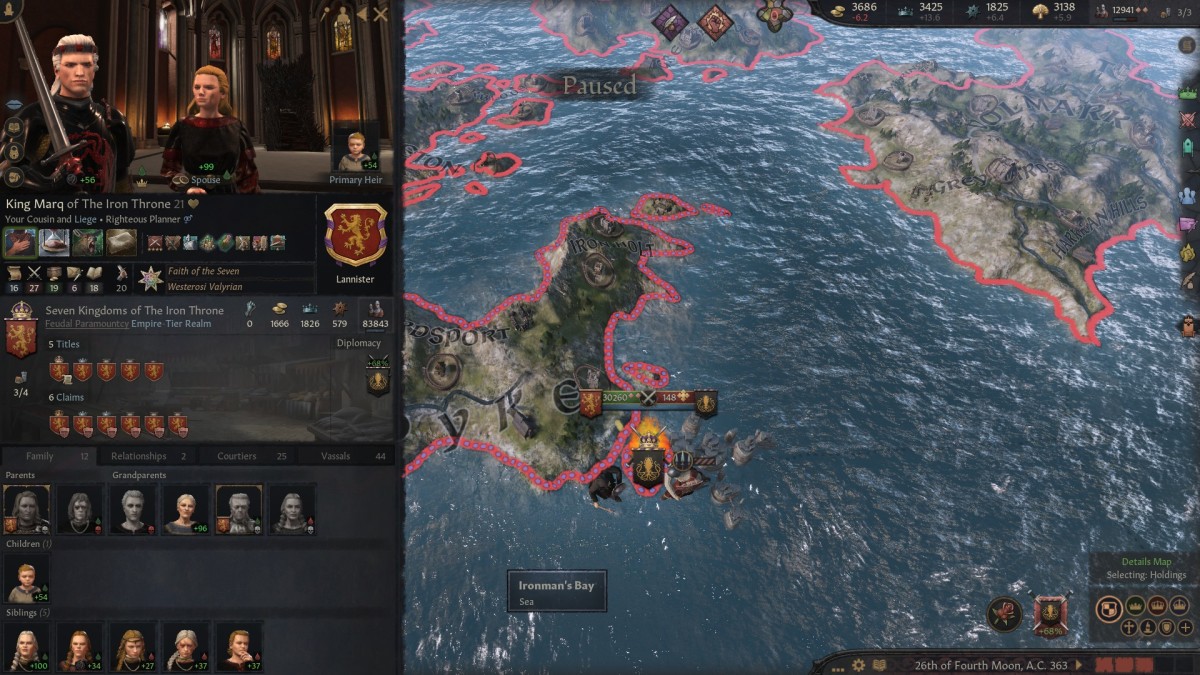This screenshot has width=1200, height=675.
Task: Close the character panel
Action: coord(380,14)
